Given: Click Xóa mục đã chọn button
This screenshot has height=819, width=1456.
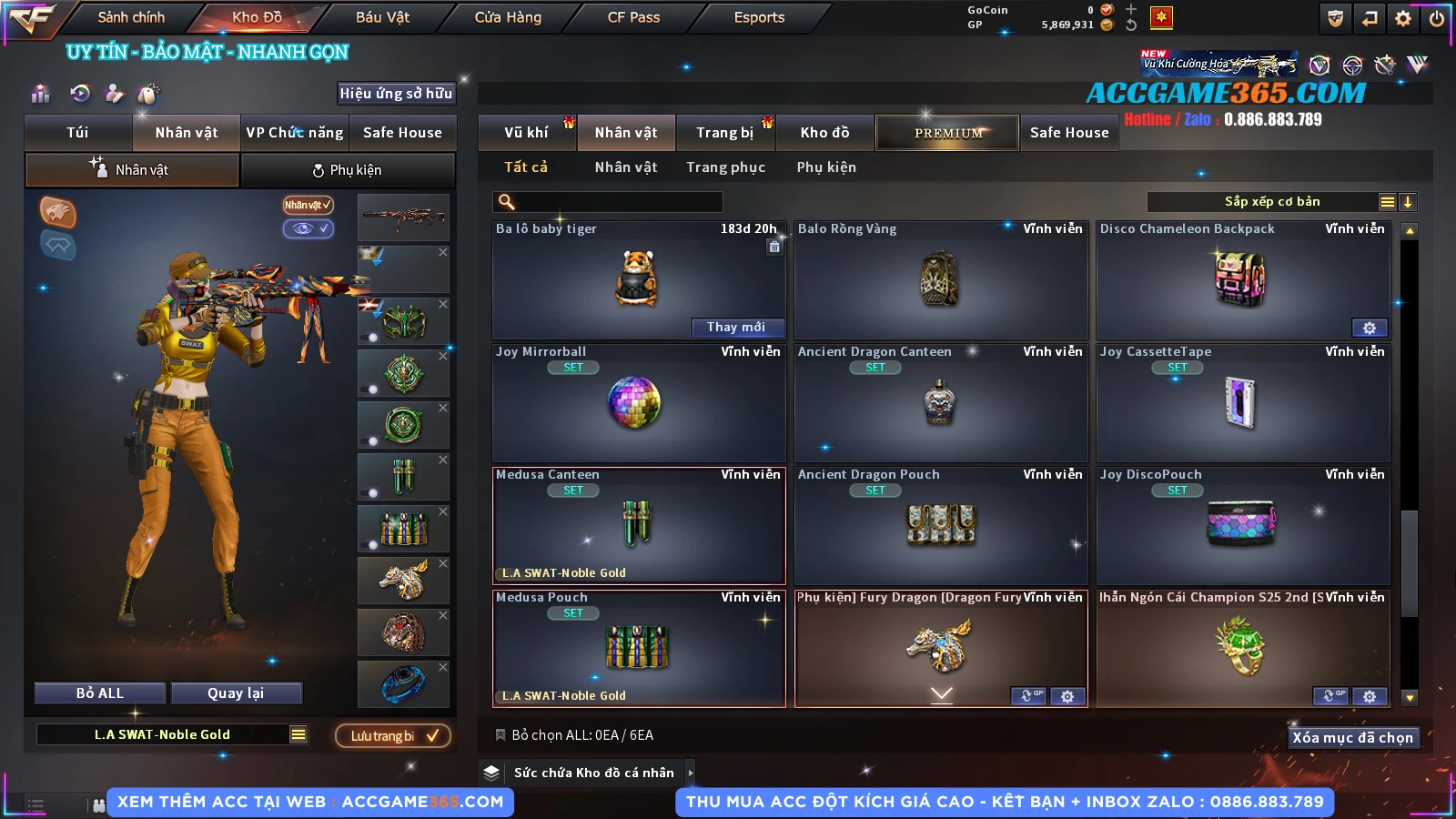Looking at the screenshot, I should (x=1352, y=737).
